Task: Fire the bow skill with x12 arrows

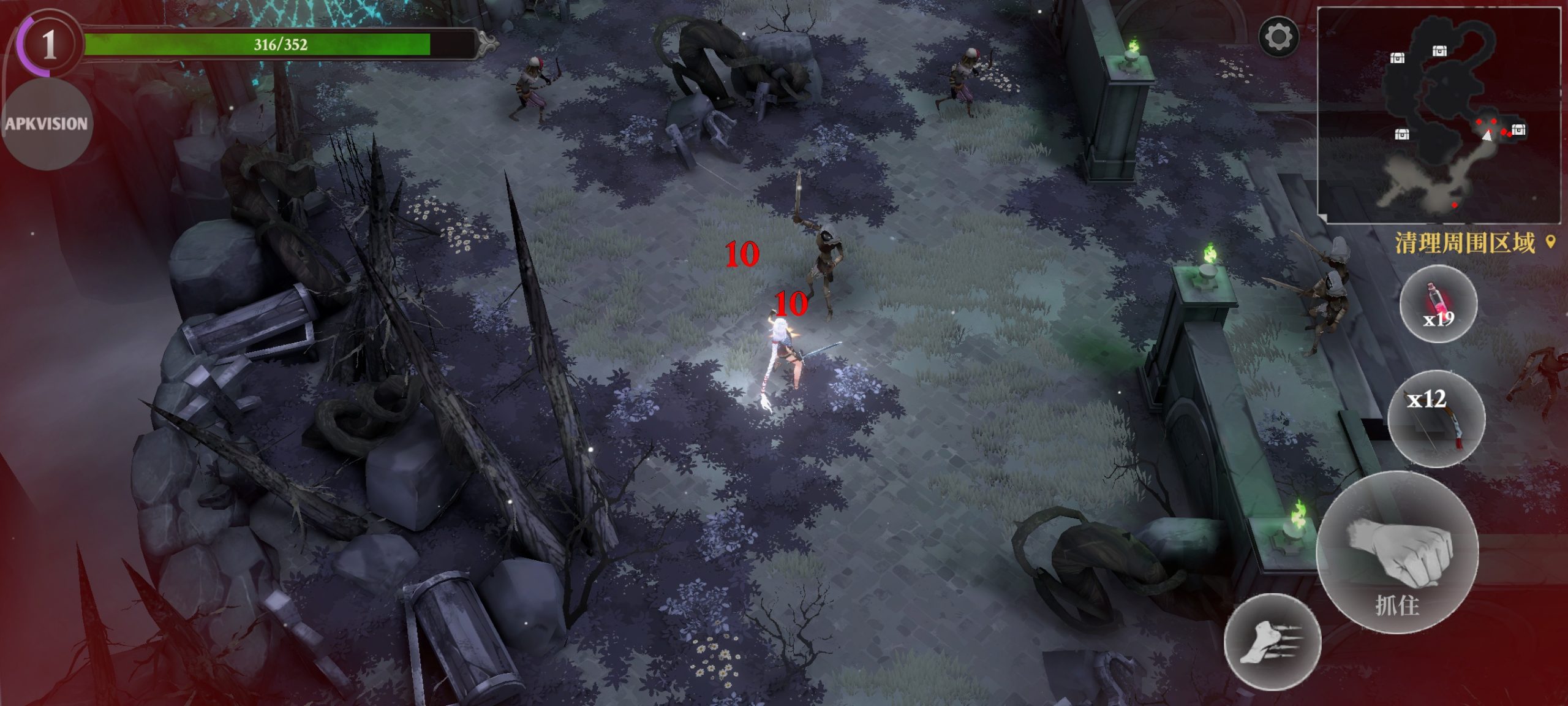Action: coord(1436,419)
